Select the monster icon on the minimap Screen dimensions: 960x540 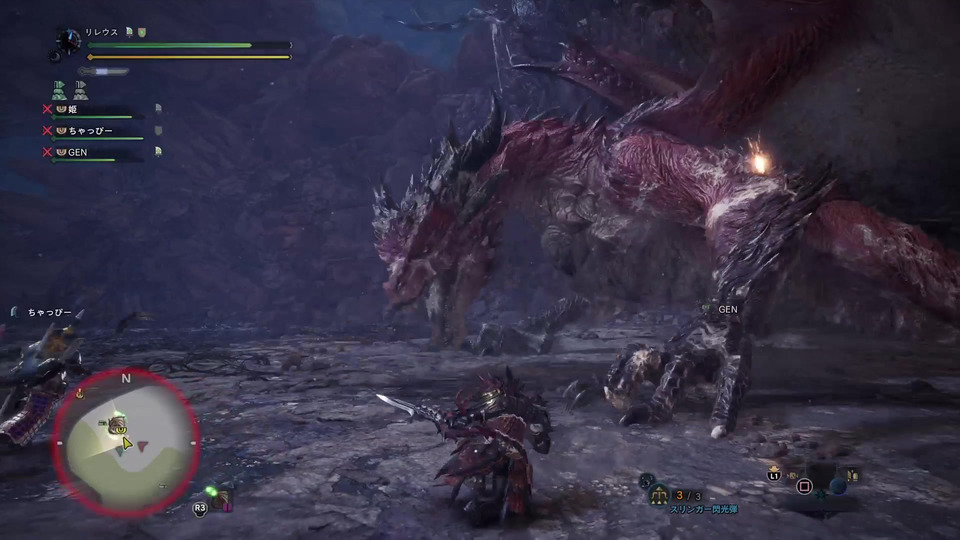pyautogui.click(x=115, y=423)
